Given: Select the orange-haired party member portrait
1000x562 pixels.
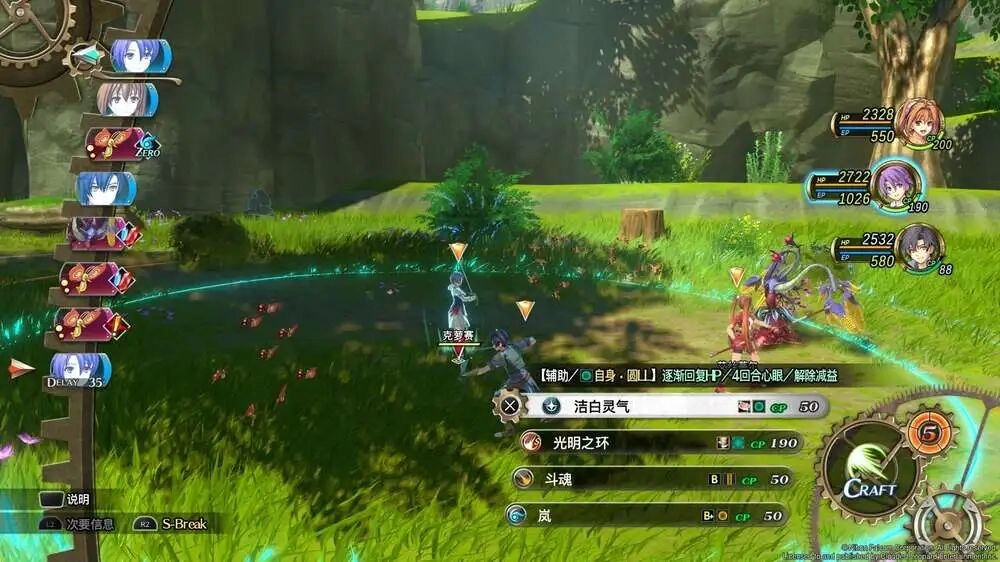Looking at the screenshot, I should pos(917,123).
